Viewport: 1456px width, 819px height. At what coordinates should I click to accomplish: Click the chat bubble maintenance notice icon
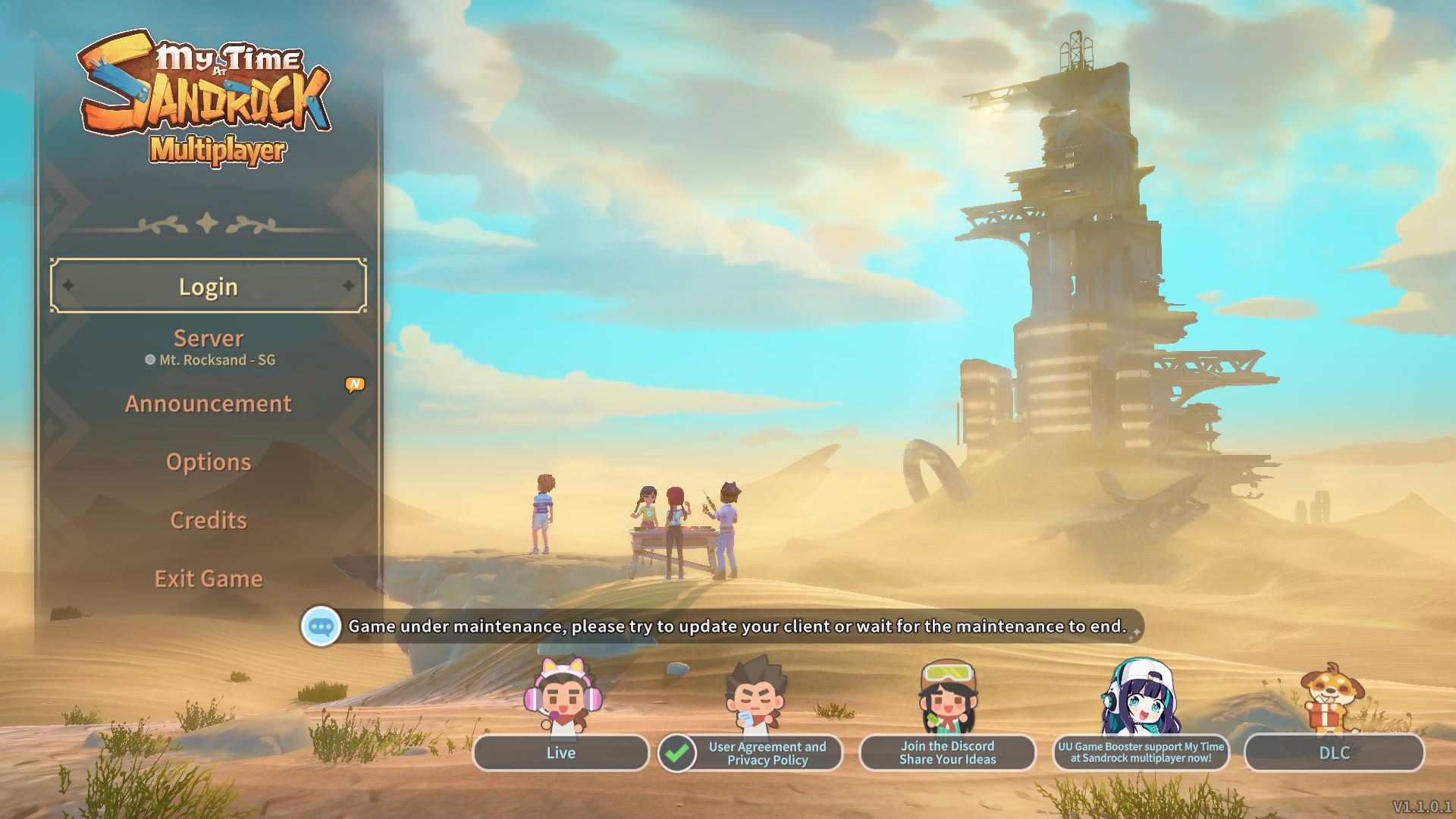321,626
